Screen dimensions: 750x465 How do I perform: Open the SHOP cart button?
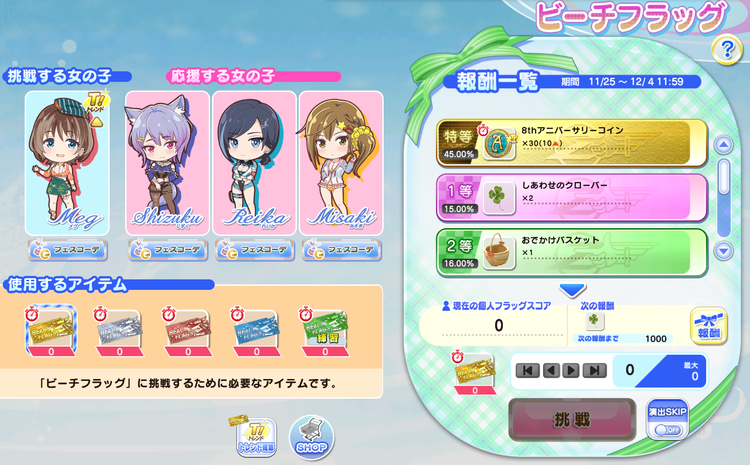point(311,436)
